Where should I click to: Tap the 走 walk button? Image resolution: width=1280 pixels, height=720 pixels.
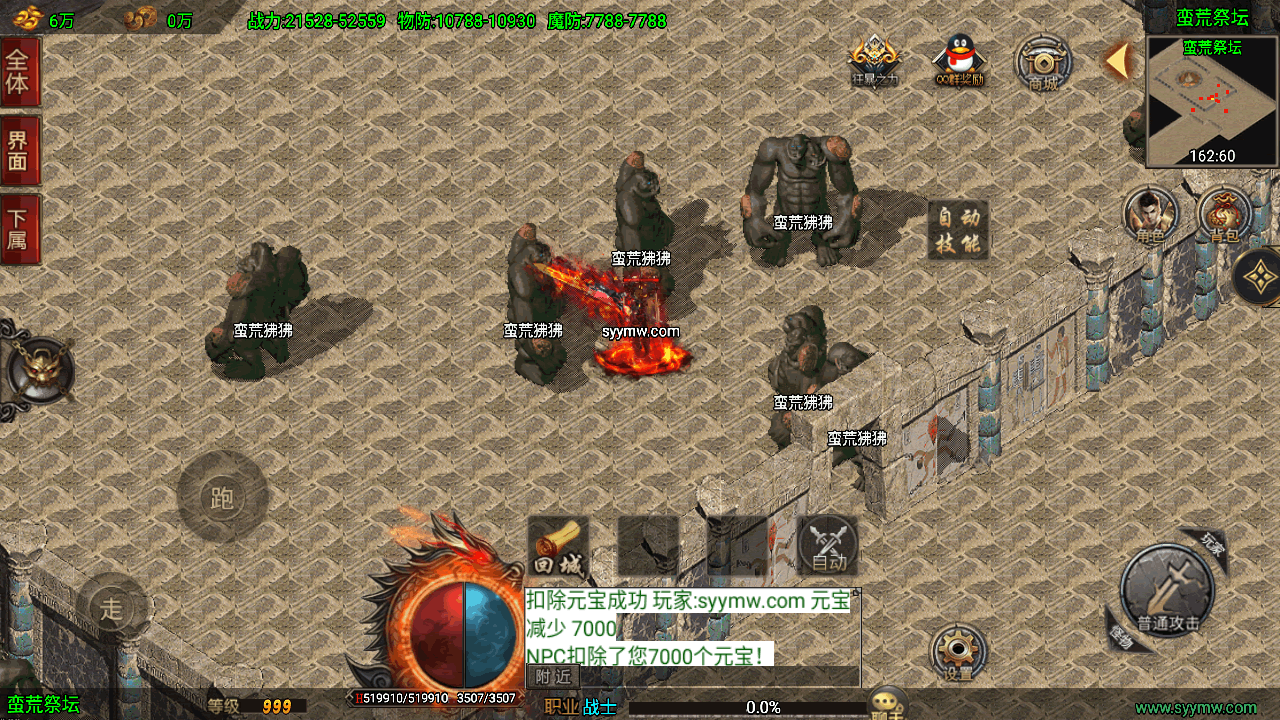pos(111,607)
